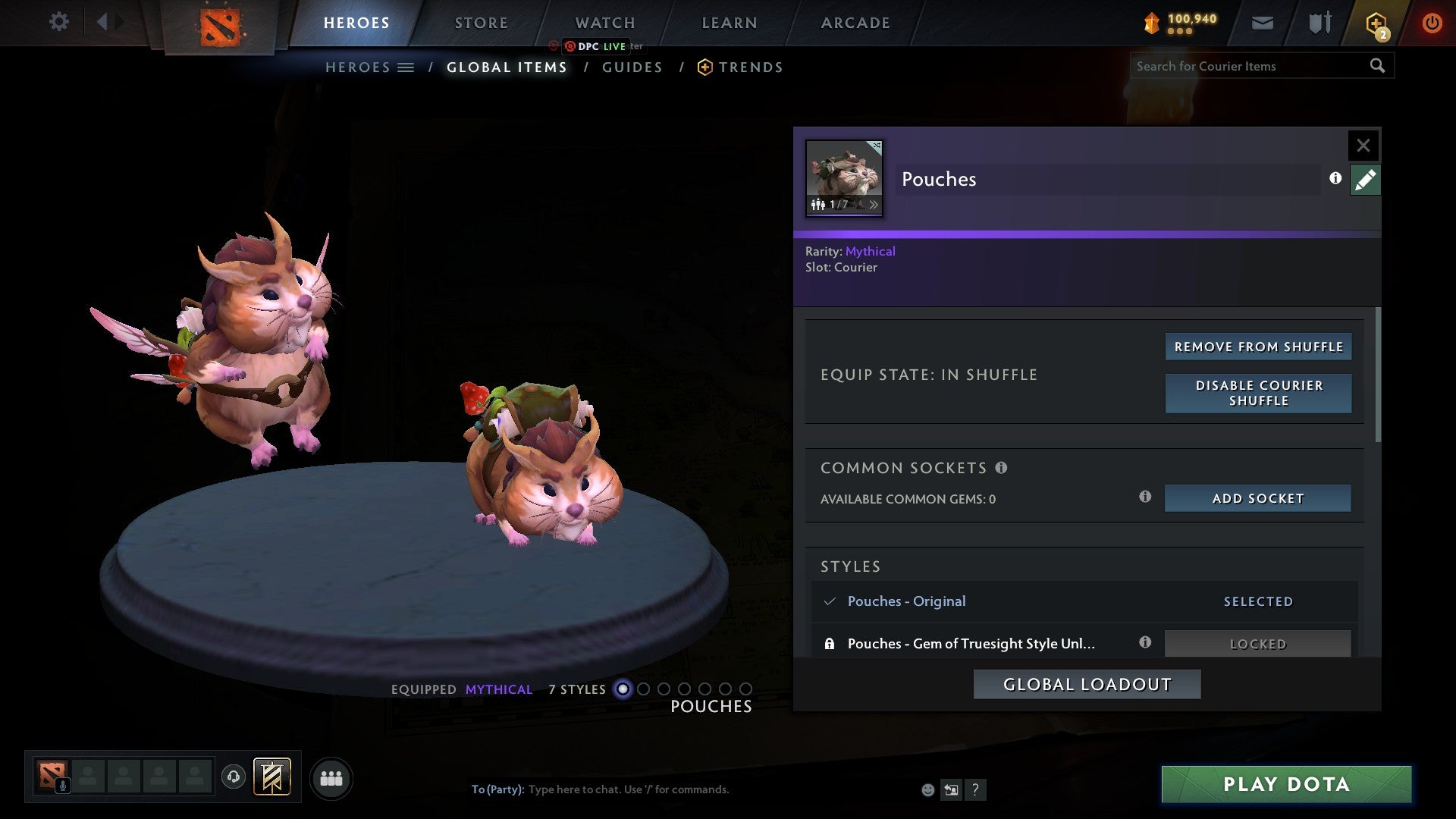Expand the double-chevron on the Pouches thumbnail
Image resolution: width=1456 pixels, height=819 pixels.
coord(874,205)
